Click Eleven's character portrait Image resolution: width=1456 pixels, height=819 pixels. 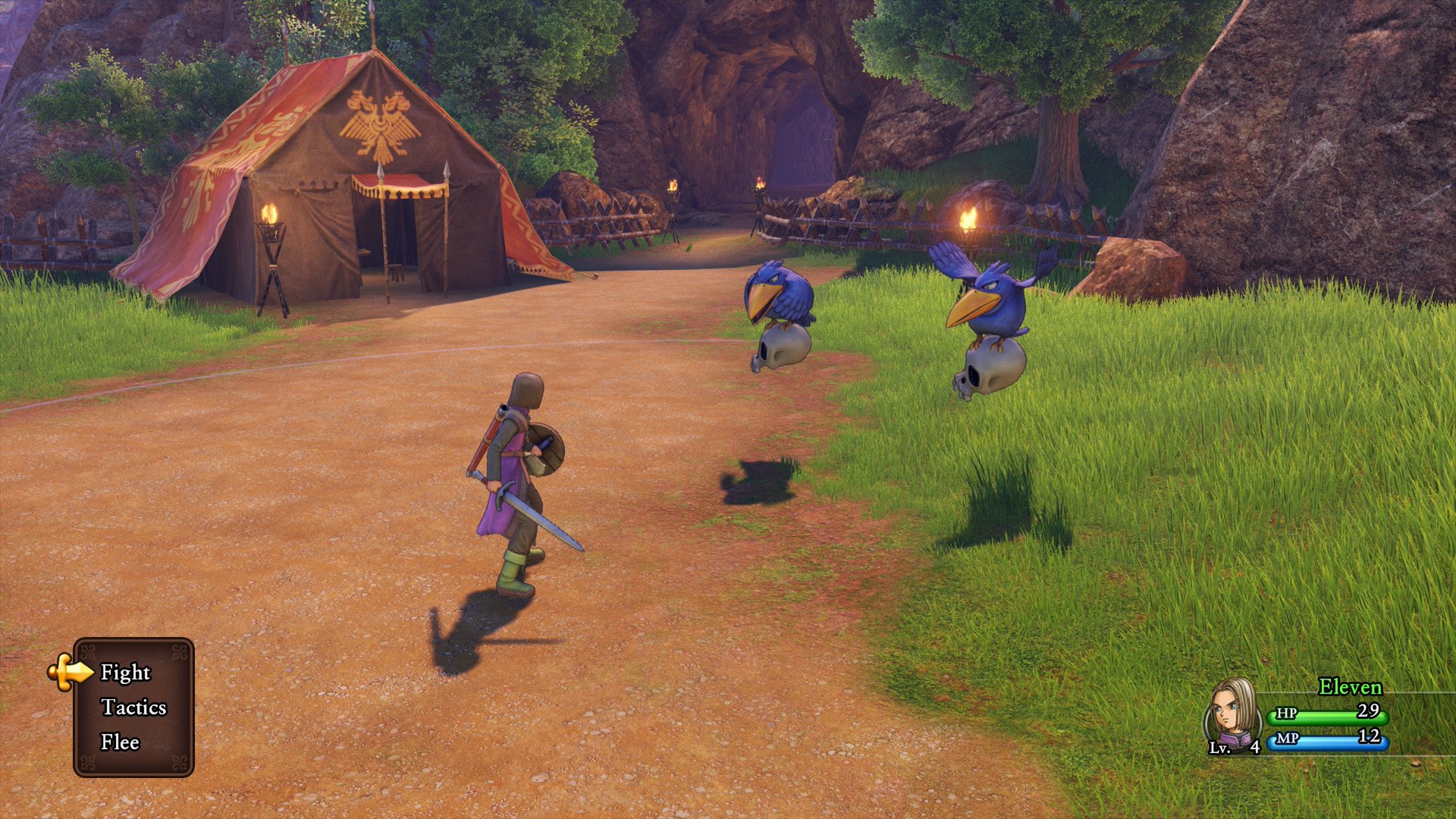click(x=1231, y=713)
